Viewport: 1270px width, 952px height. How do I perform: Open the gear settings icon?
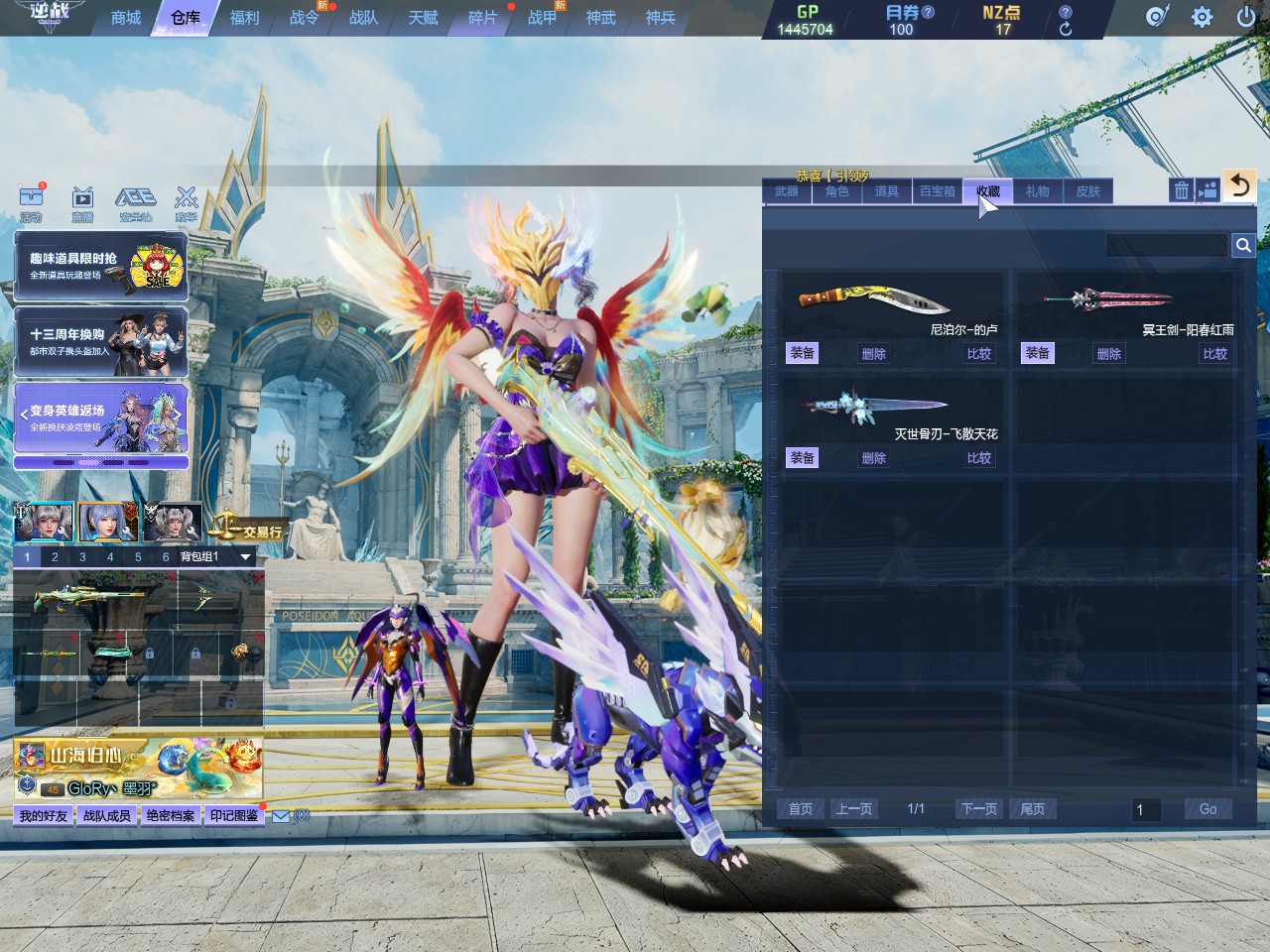(x=1202, y=17)
